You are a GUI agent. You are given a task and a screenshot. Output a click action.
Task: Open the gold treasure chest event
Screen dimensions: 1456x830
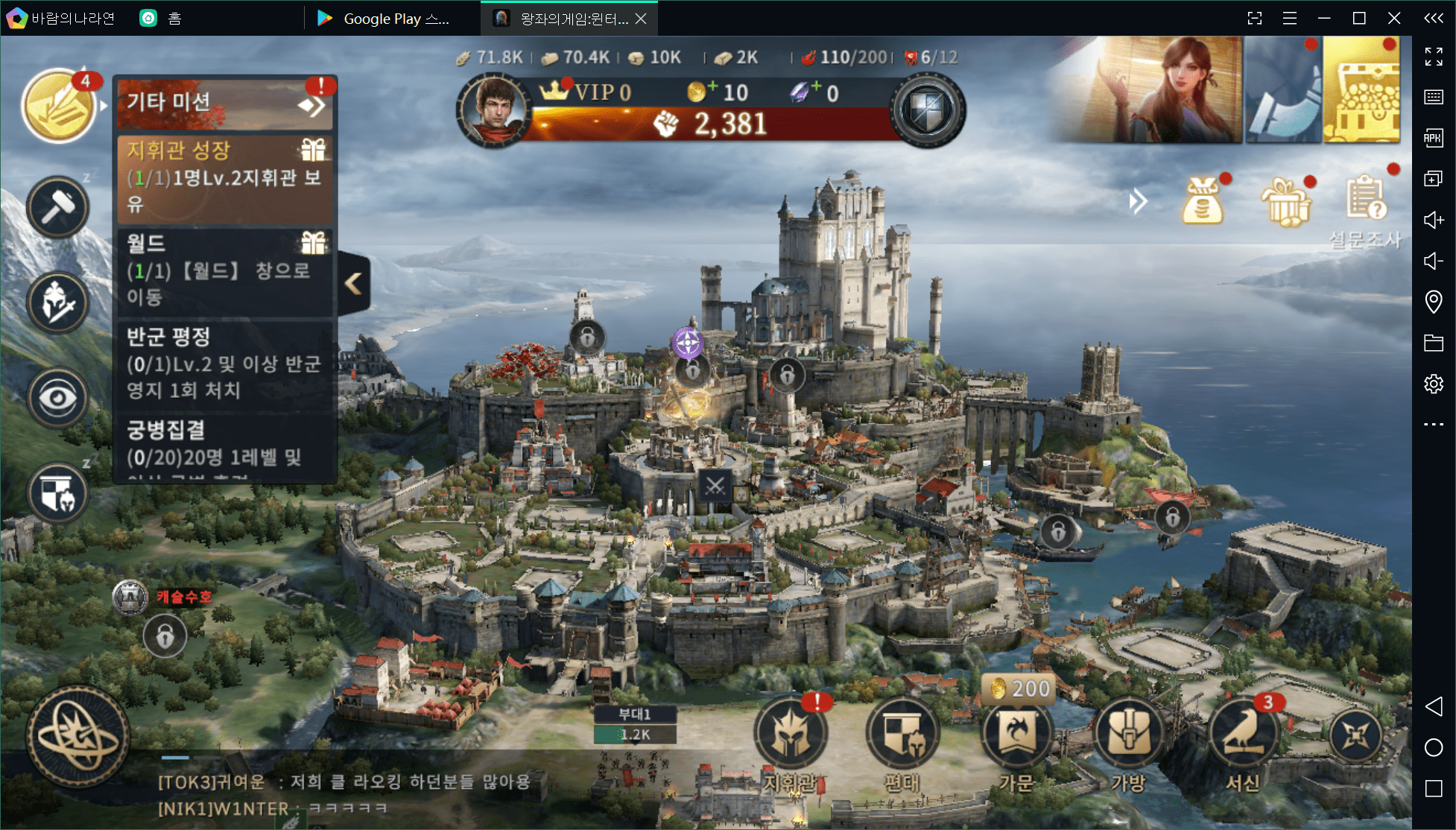point(1361,91)
